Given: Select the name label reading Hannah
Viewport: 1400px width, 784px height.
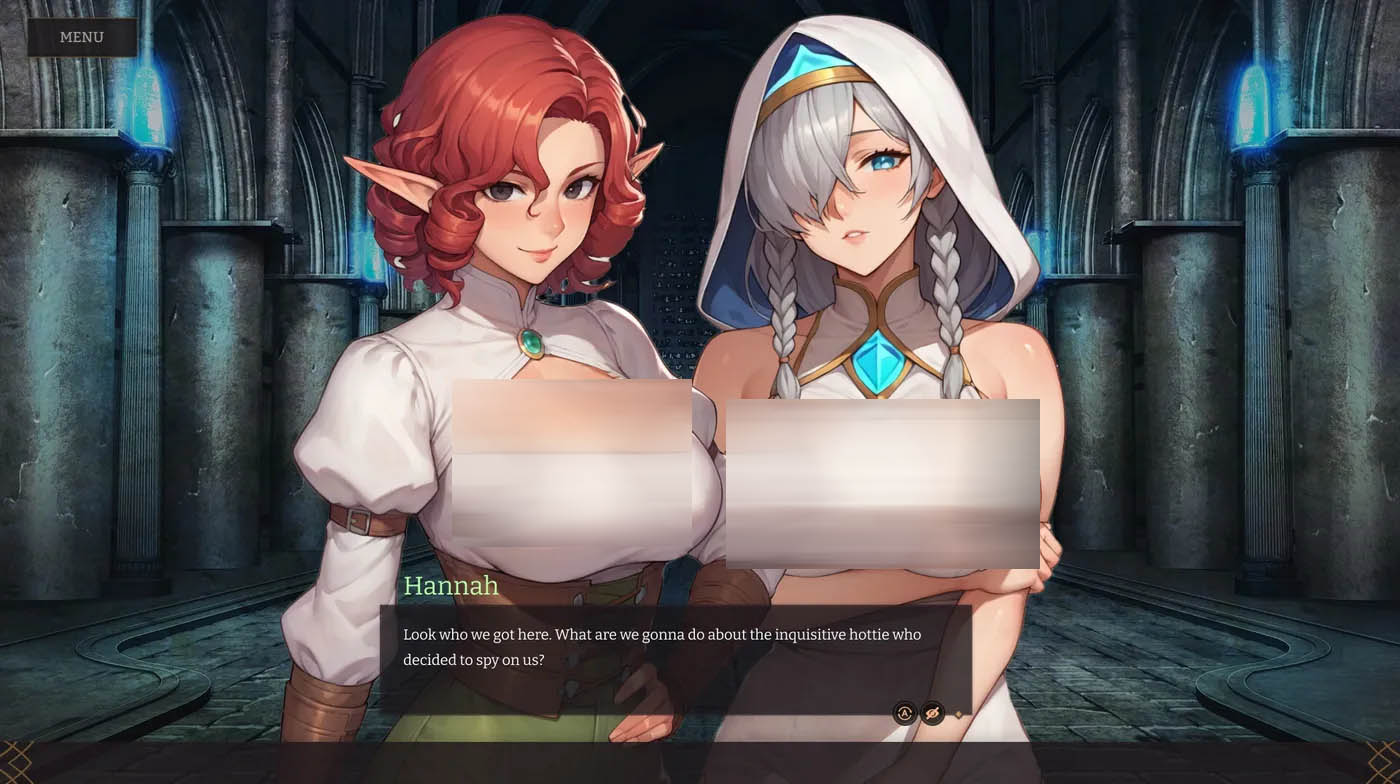Looking at the screenshot, I should click(452, 586).
